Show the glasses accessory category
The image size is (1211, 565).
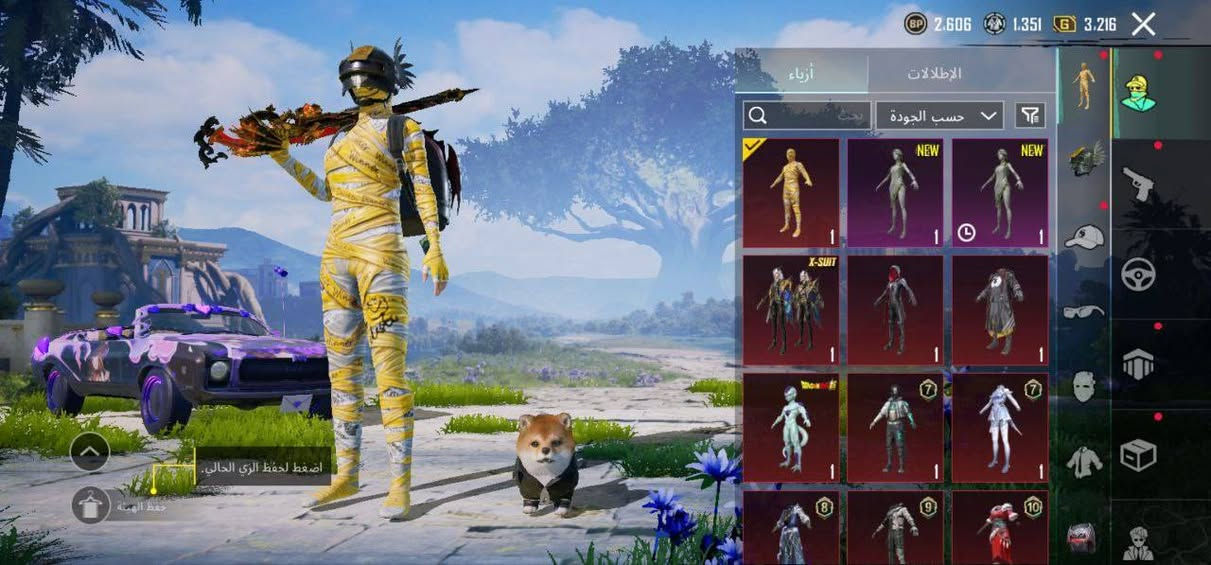1085,311
